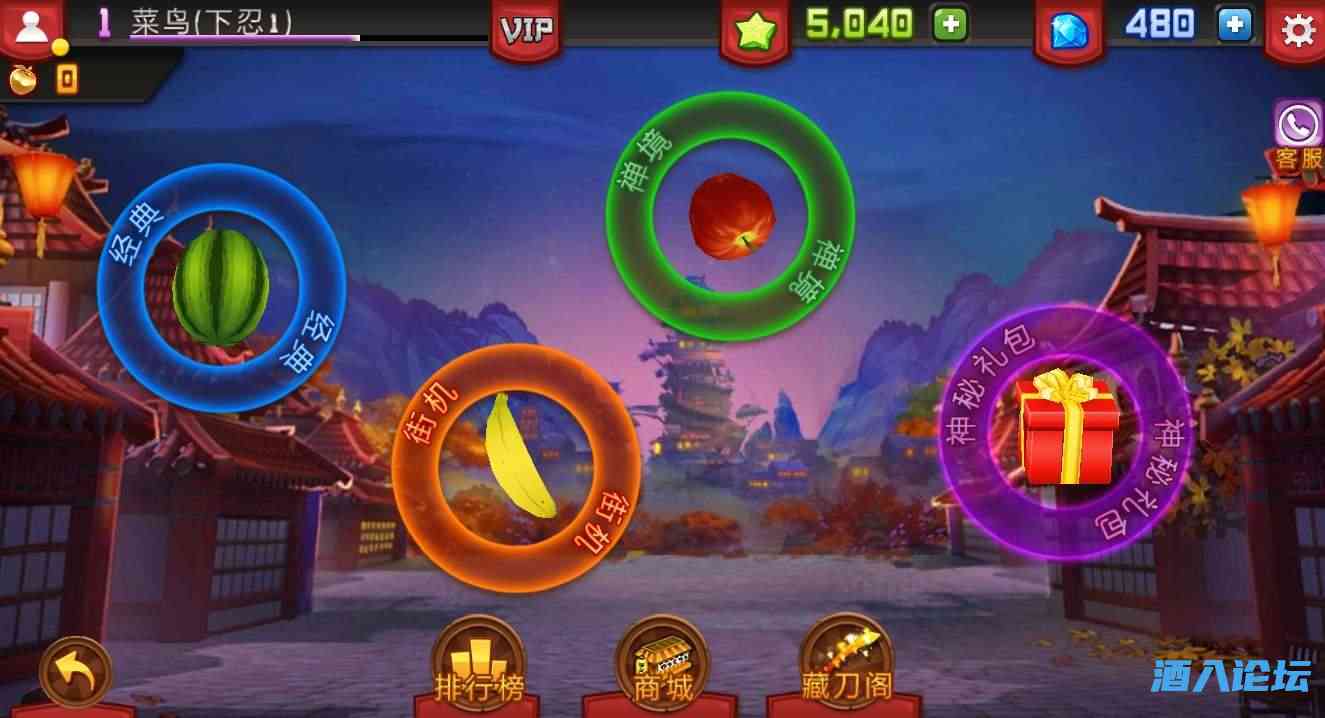This screenshot has height=718, width=1325.
Task: Go back with the arrow button
Action: [75, 676]
